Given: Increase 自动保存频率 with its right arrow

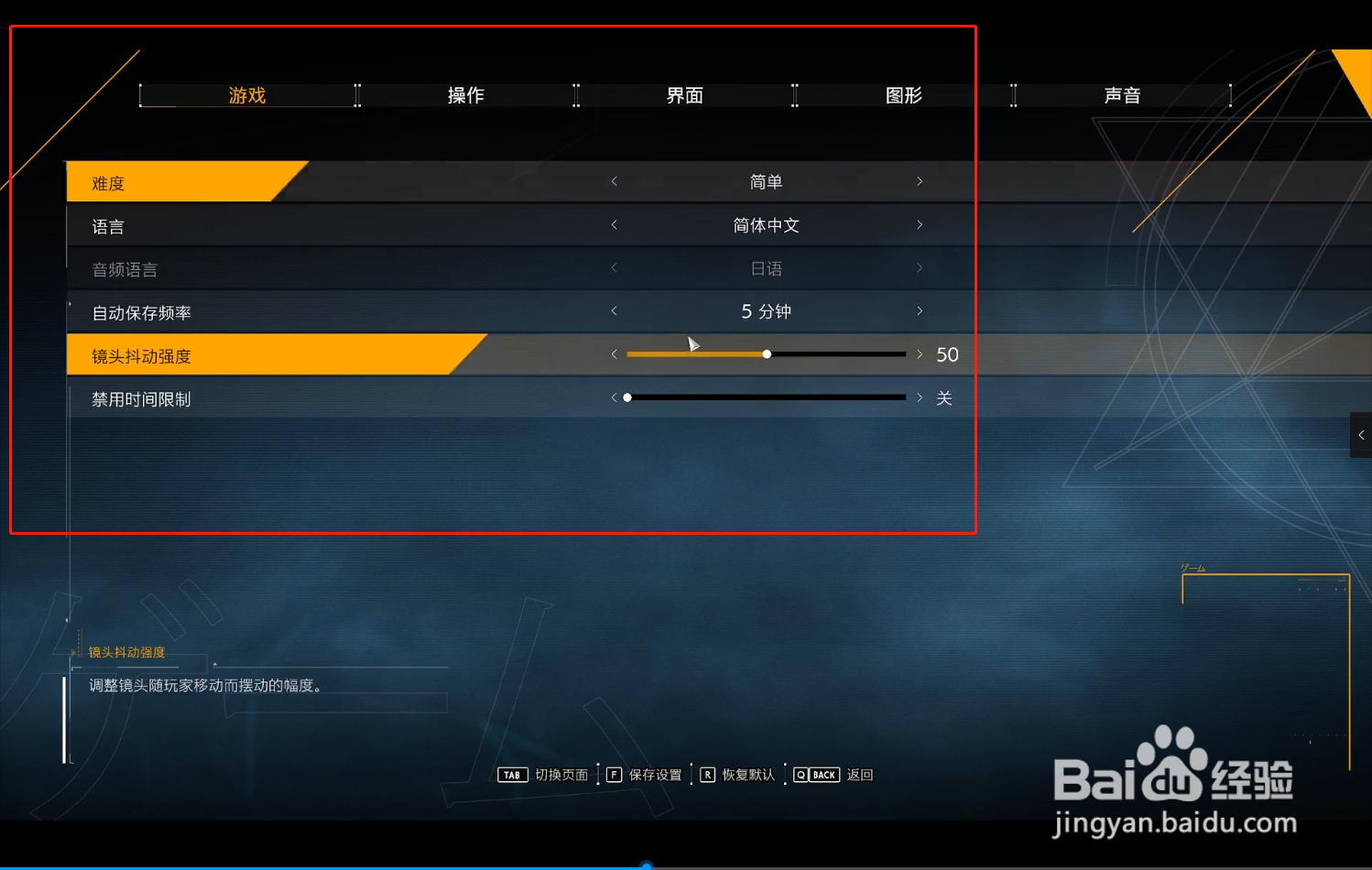Looking at the screenshot, I should 919,310.
